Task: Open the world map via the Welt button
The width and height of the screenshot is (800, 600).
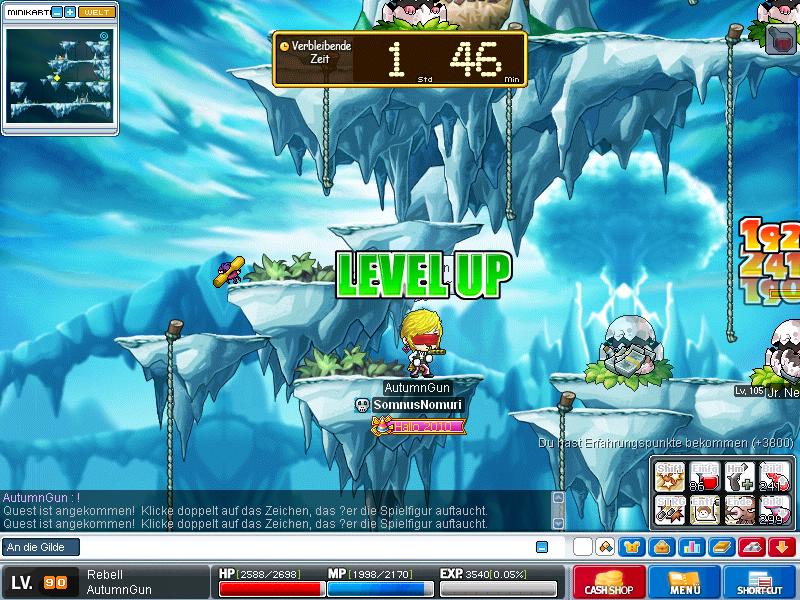Action: 96,12
